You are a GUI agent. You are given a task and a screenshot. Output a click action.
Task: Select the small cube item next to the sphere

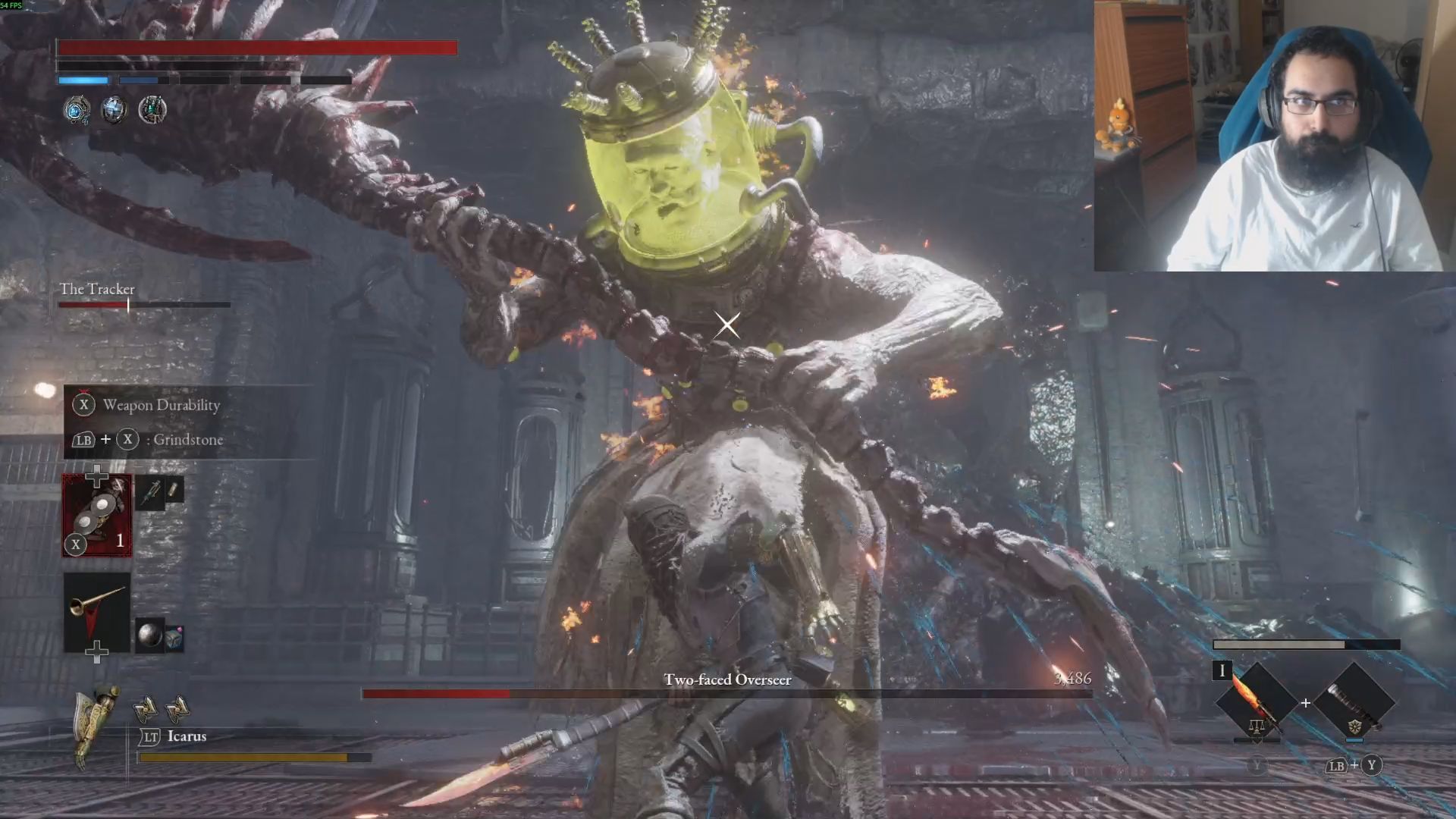(x=174, y=639)
